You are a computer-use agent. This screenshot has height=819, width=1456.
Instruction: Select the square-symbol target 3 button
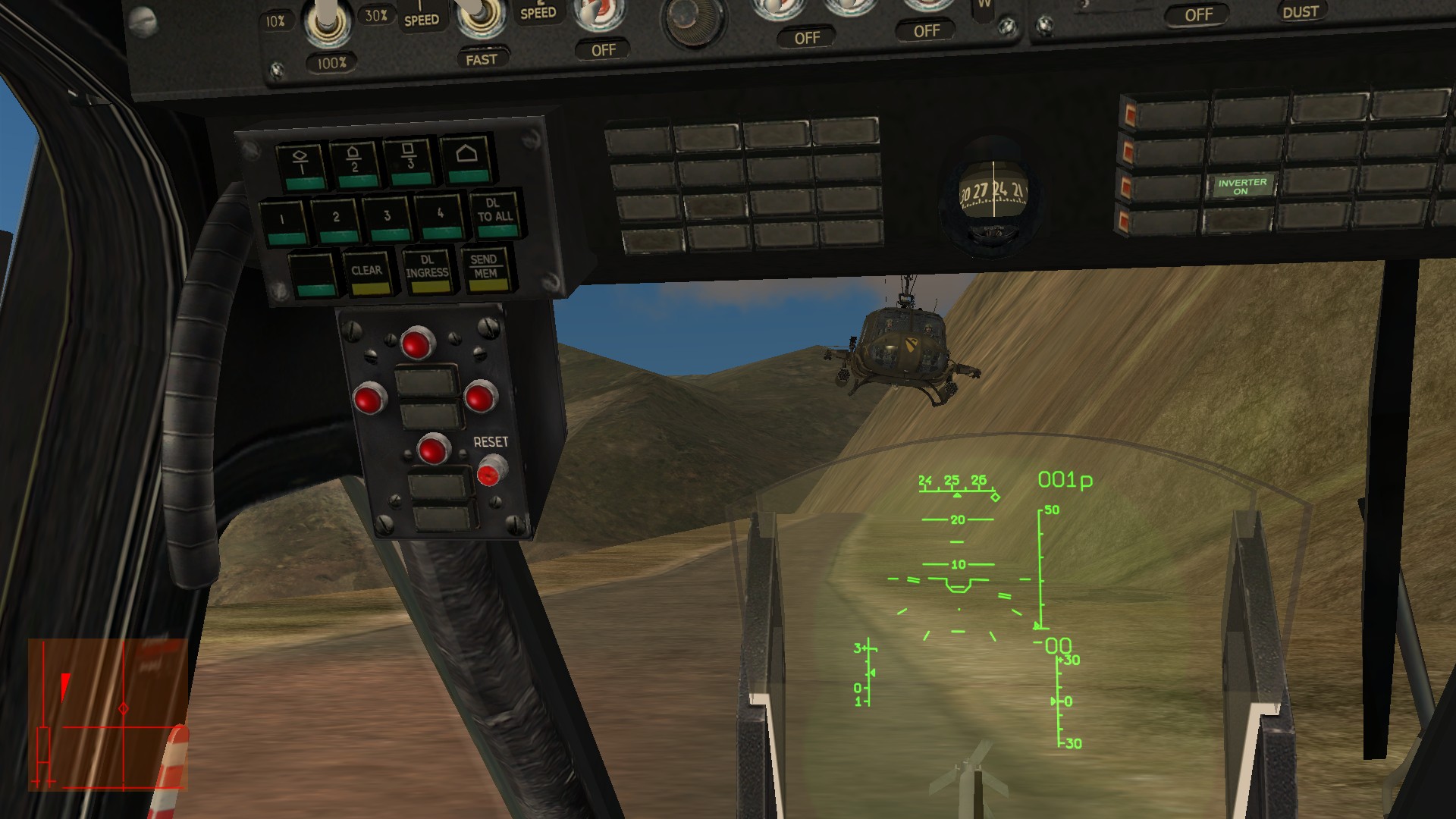coord(409,162)
